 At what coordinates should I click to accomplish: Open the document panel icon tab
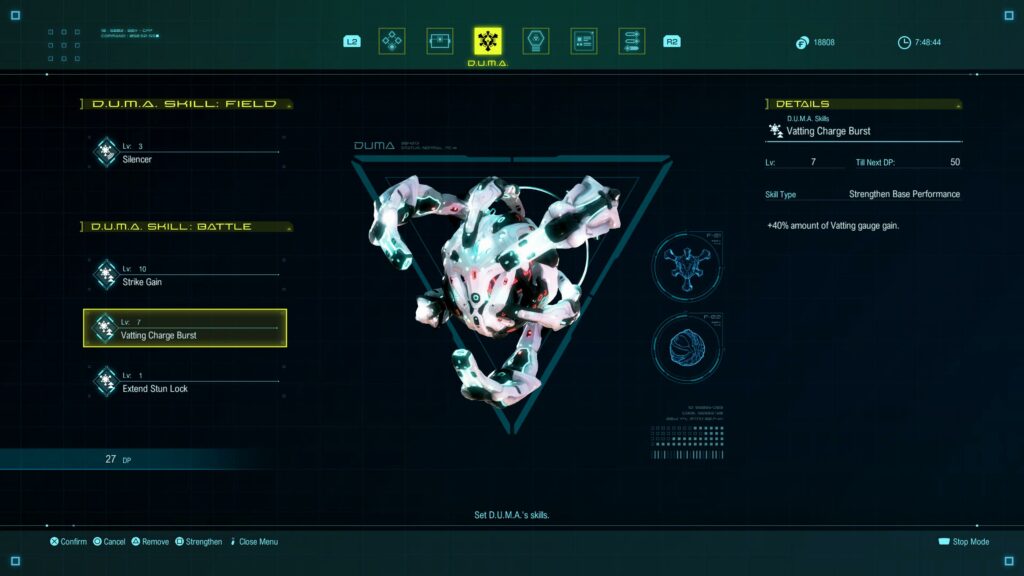[x=584, y=41]
